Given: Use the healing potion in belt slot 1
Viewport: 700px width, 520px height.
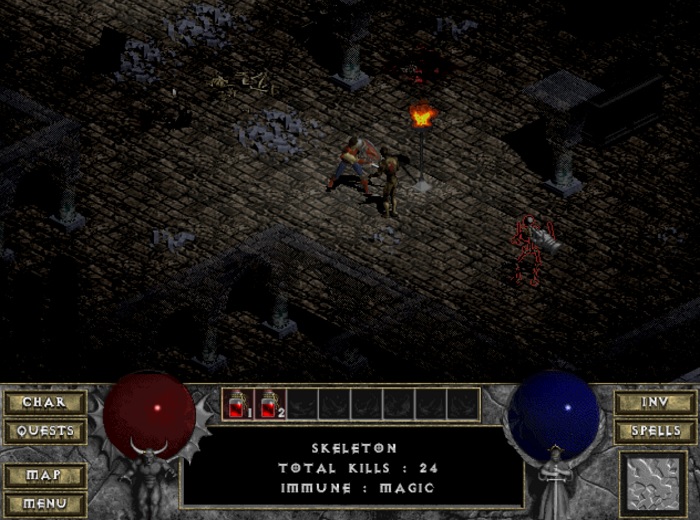Looking at the screenshot, I should click(238, 404).
